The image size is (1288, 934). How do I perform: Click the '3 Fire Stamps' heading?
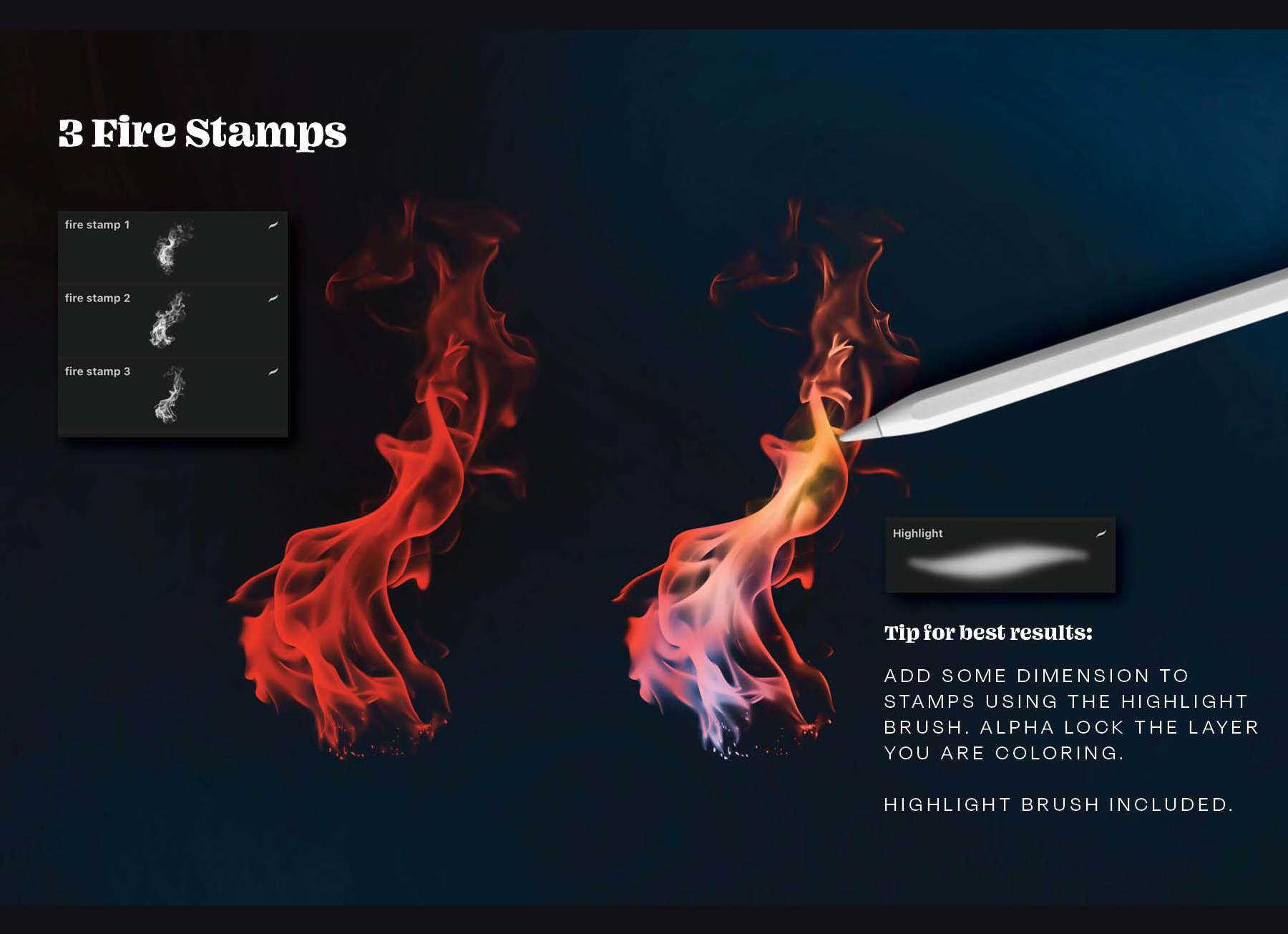tap(201, 132)
